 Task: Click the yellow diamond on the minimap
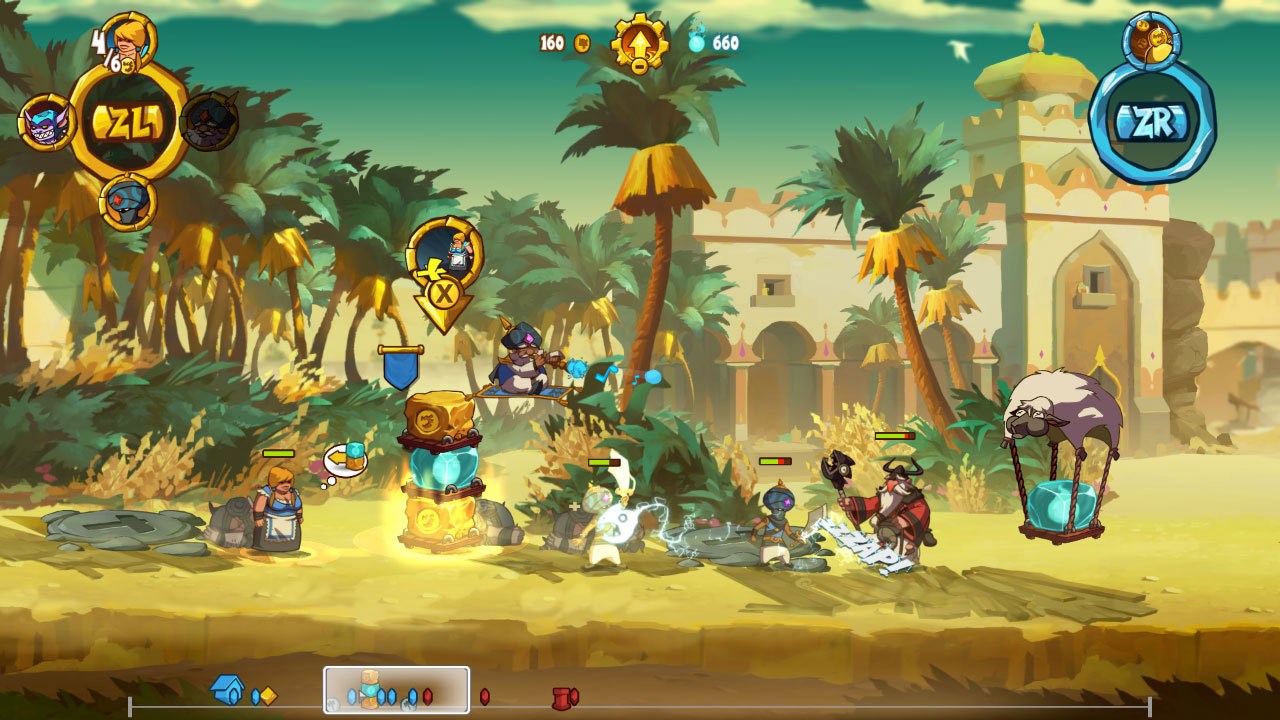coord(268,696)
